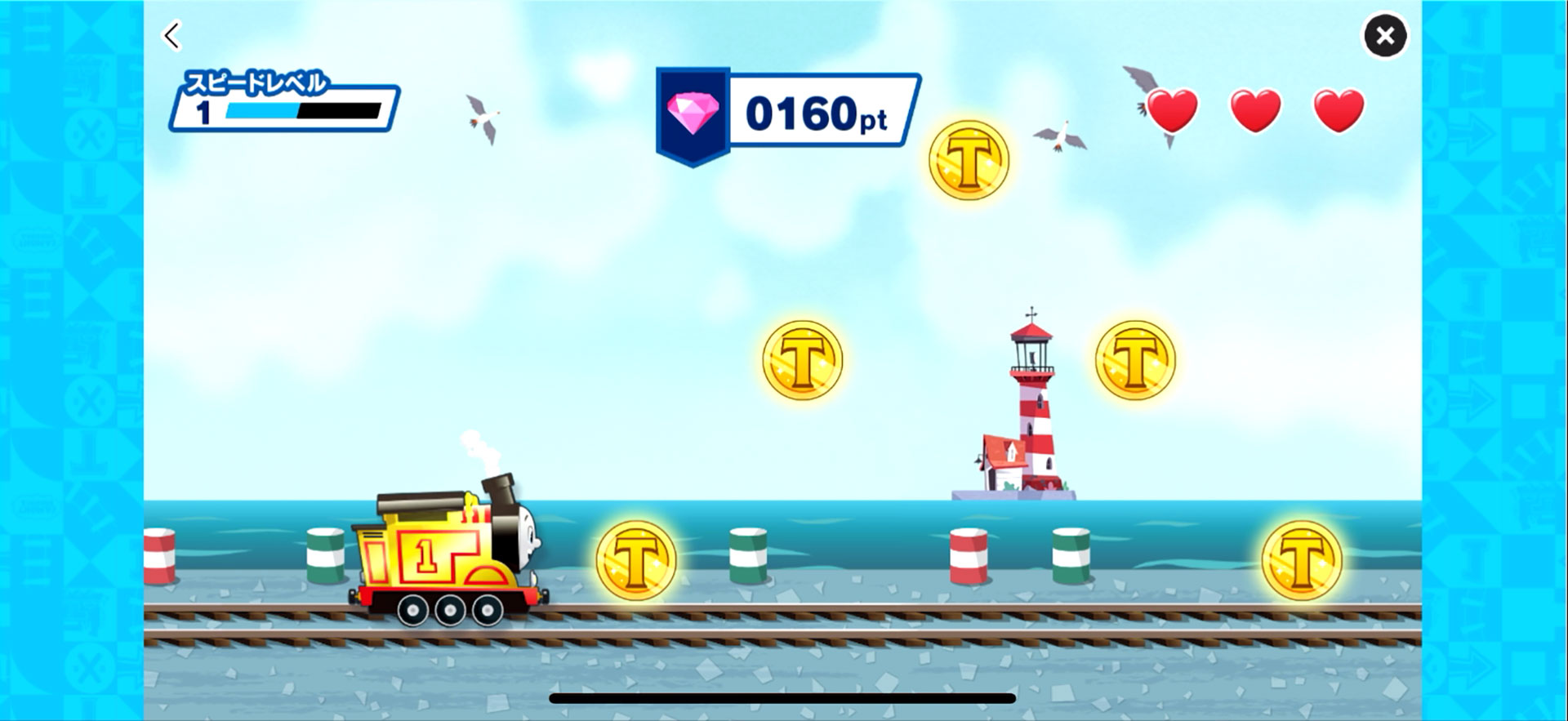Select the lighthouse in the background

[1031, 400]
